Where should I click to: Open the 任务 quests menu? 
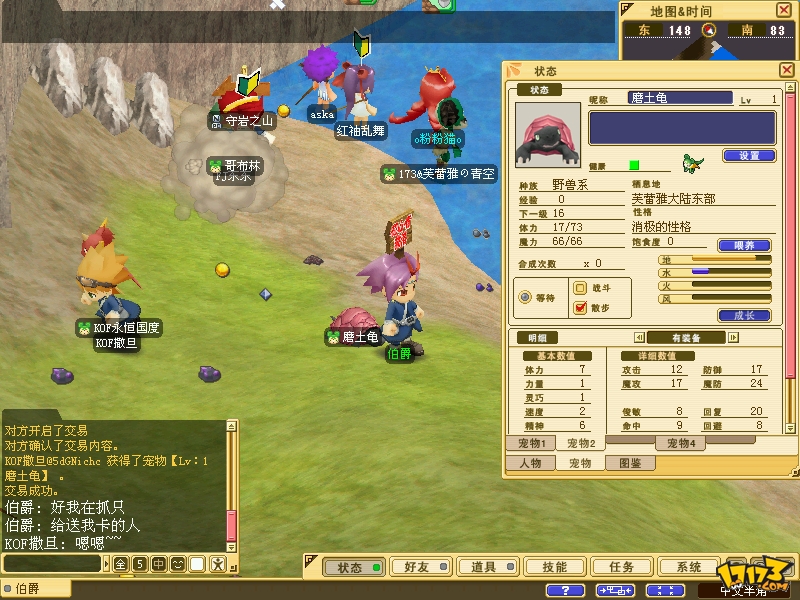(621, 567)
